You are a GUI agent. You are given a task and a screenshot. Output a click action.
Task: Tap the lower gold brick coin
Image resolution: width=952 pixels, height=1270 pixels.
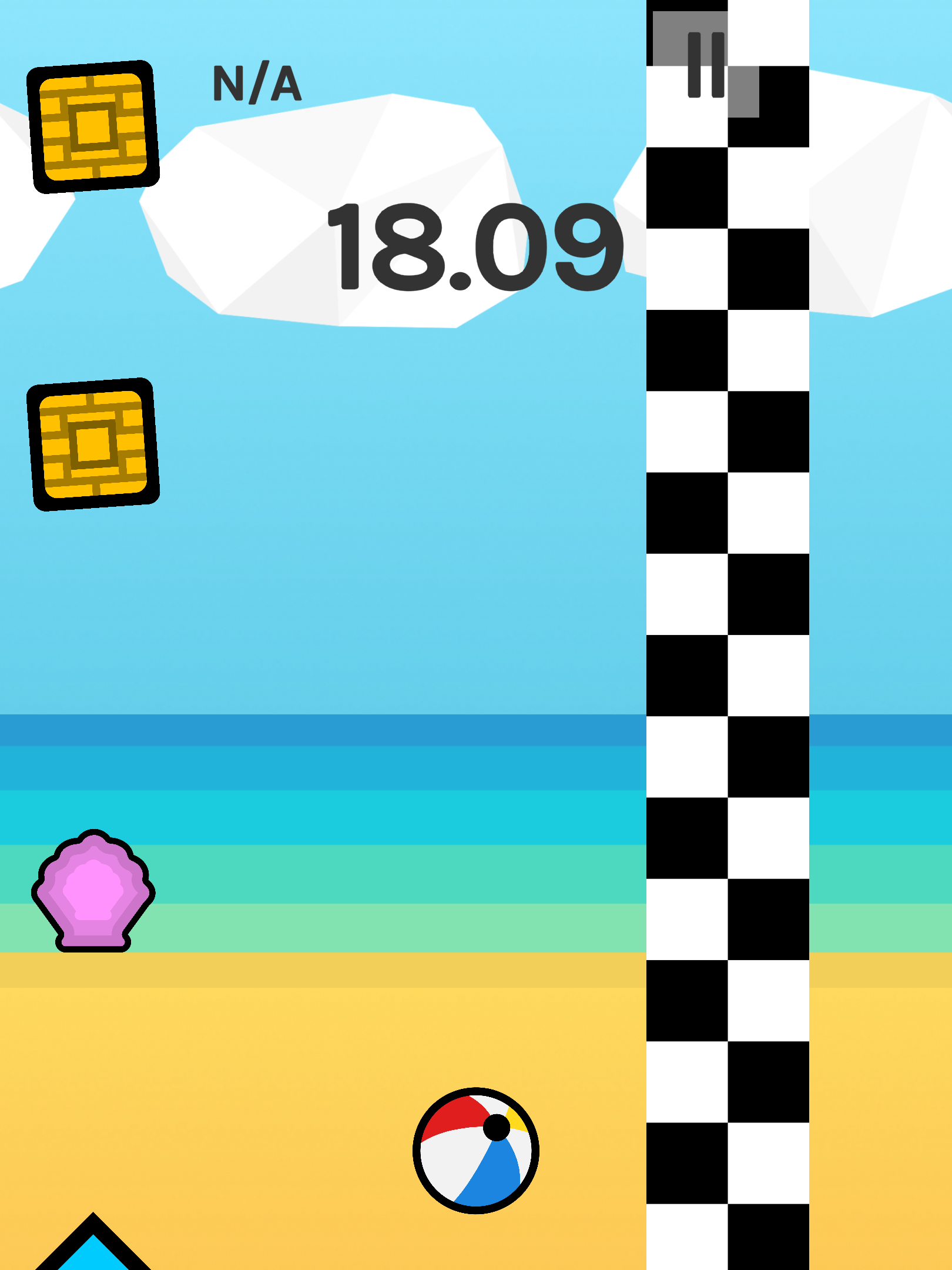[94, 444]
